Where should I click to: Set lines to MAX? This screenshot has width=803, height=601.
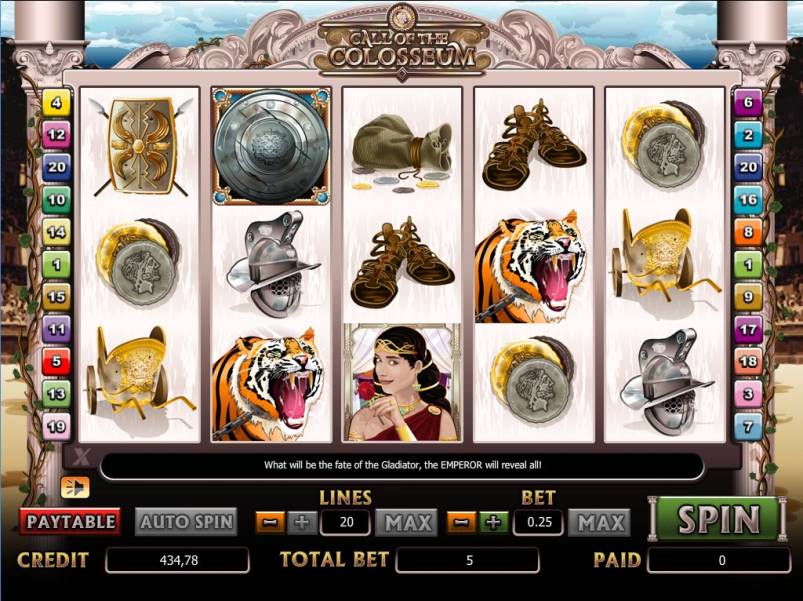pyautogui.click(x=408, y=522)
